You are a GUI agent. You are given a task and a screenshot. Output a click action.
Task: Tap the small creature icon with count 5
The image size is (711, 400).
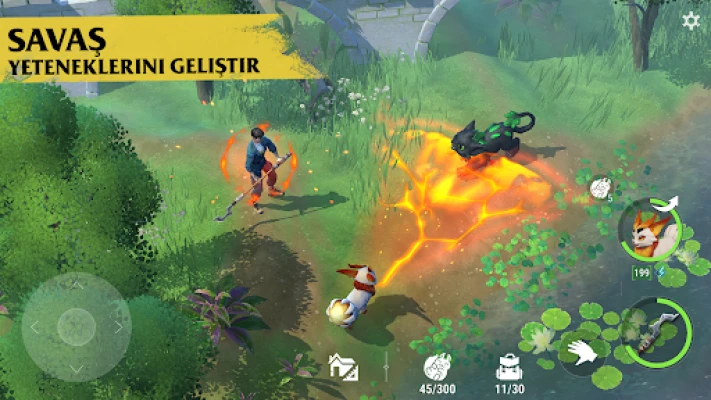coord(601,187)
